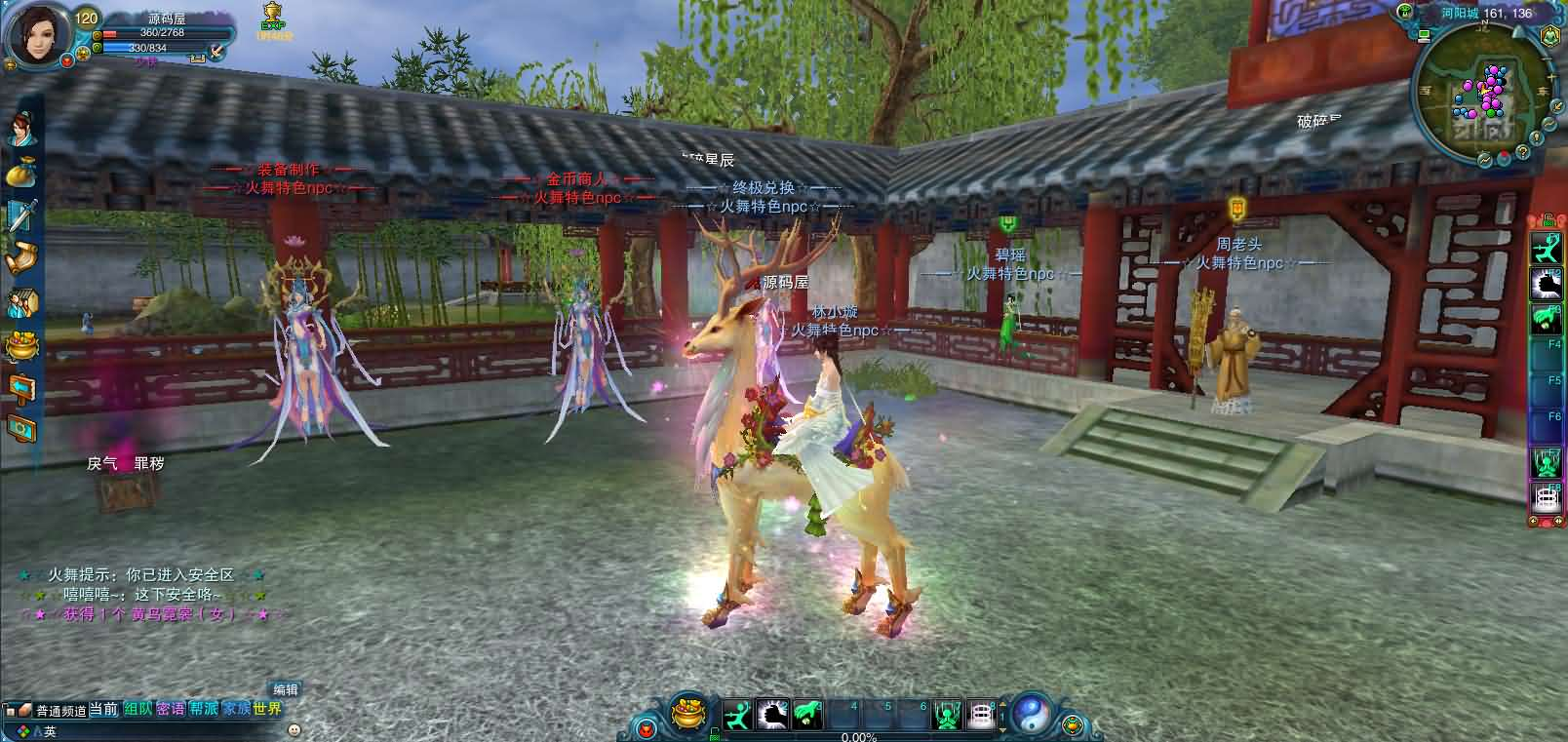Viewport: 1568px width, 742px height.
Task: Switch chat to the 当前 channel tab
Action: [x=104, y=710]
